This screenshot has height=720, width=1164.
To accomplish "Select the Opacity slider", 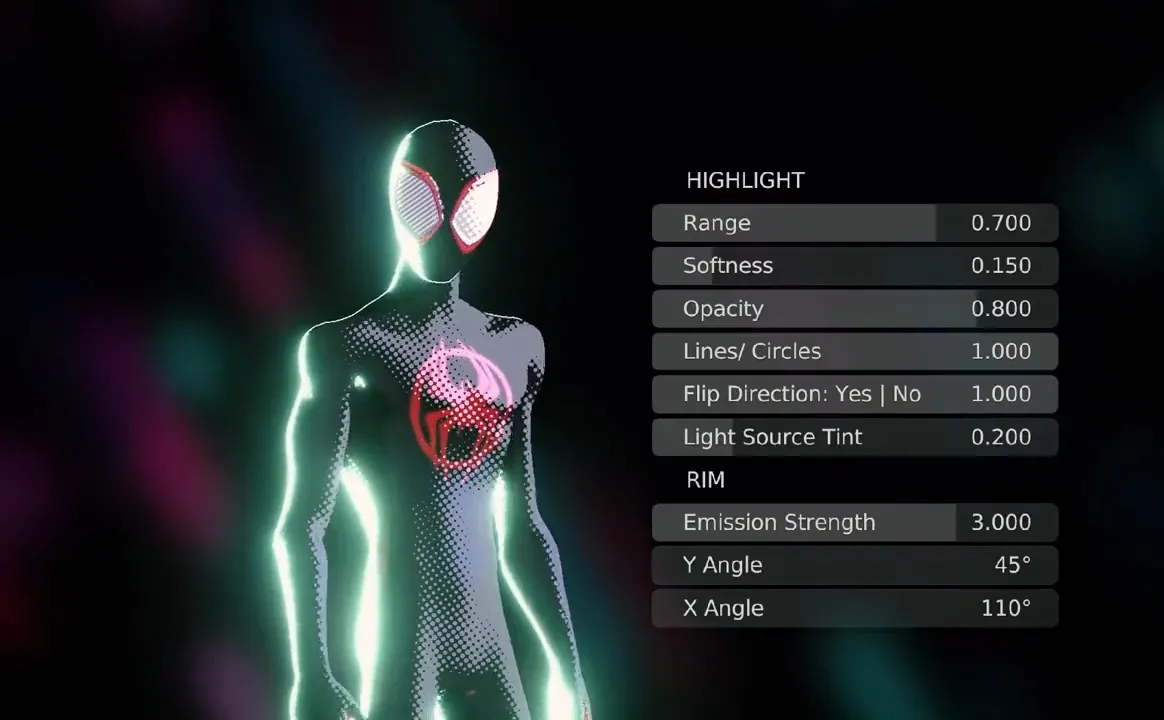I will pyautogui.click(x=854, y=309).
